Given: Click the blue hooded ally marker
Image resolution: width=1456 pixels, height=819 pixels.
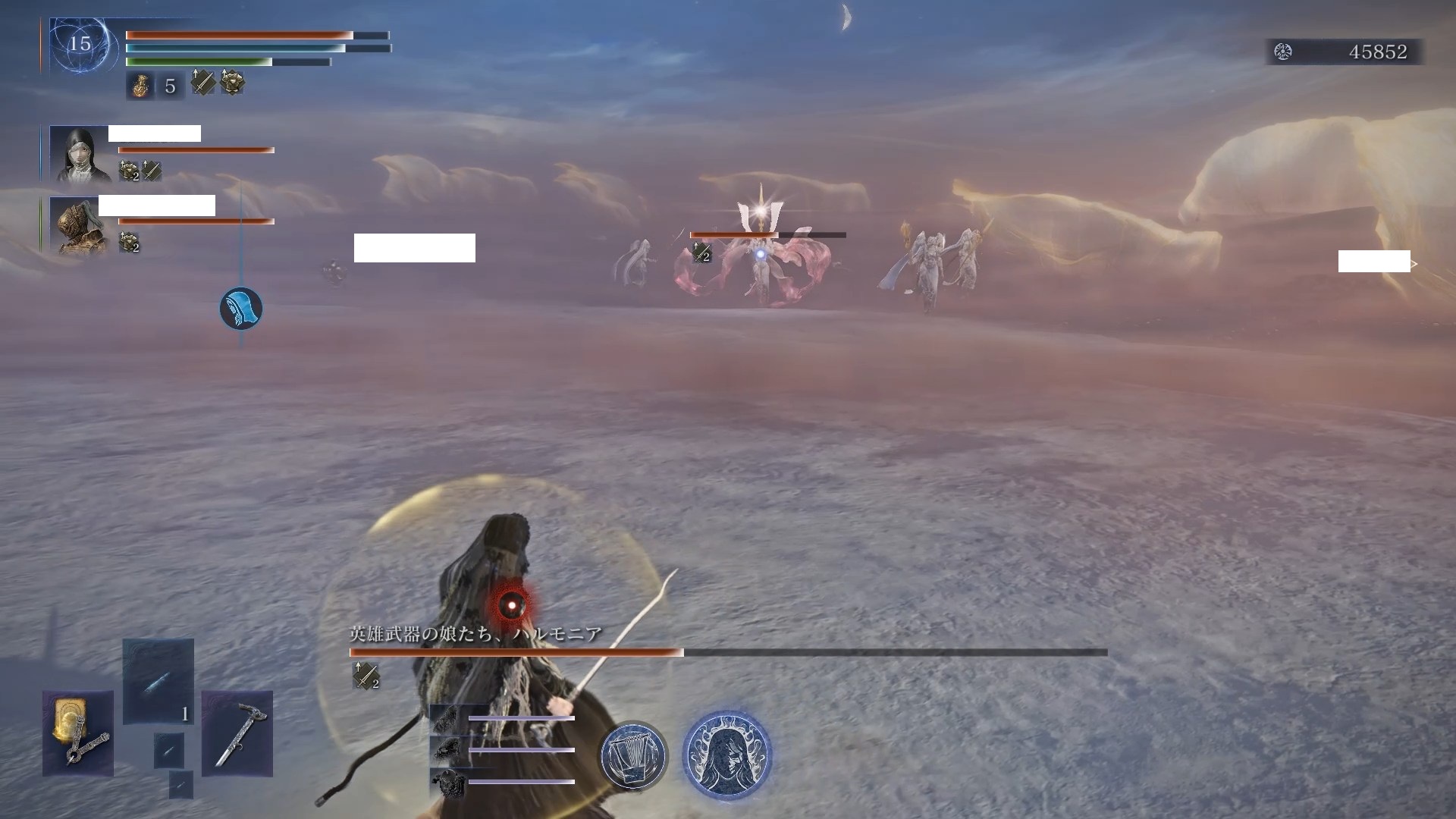Looking at the screenshot, I should (x=241, y=309).
